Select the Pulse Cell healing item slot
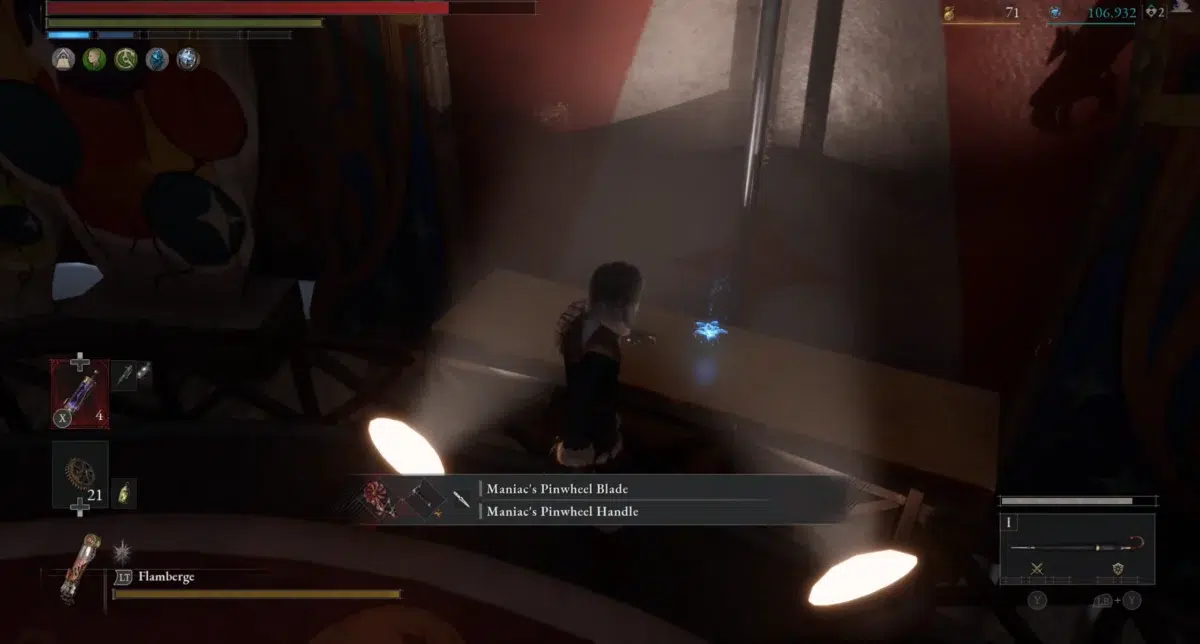 coord(80,393)
